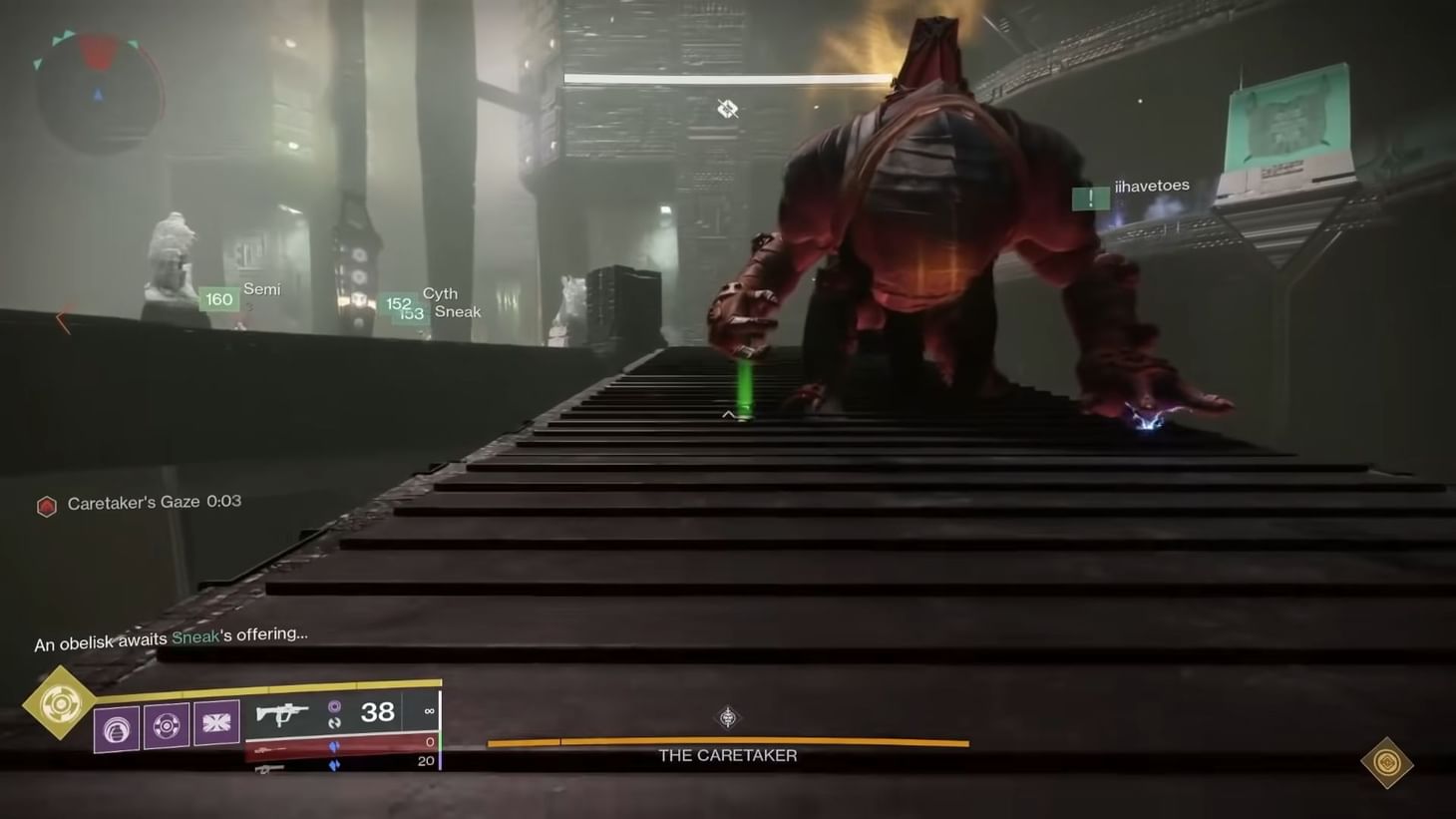Viewport: 1456px width, 819px height.
Task: Select the sniper rifle icon in the weapon loadout
Action: pyautogui.click(x=270, y=747)
